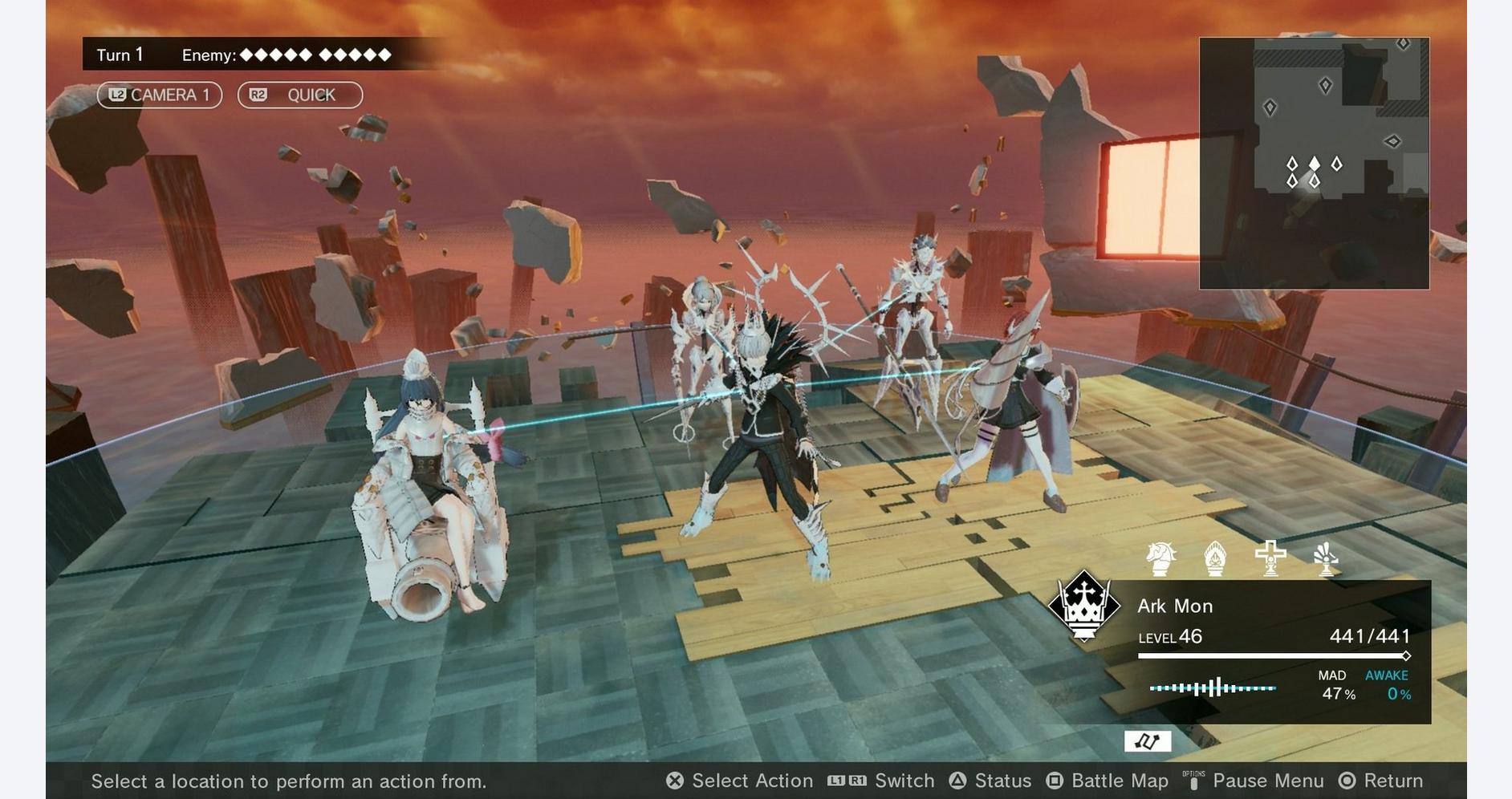This screenshot has width=1512, height=799.
Task: Open the Pause Menu
Action: 1254,781
